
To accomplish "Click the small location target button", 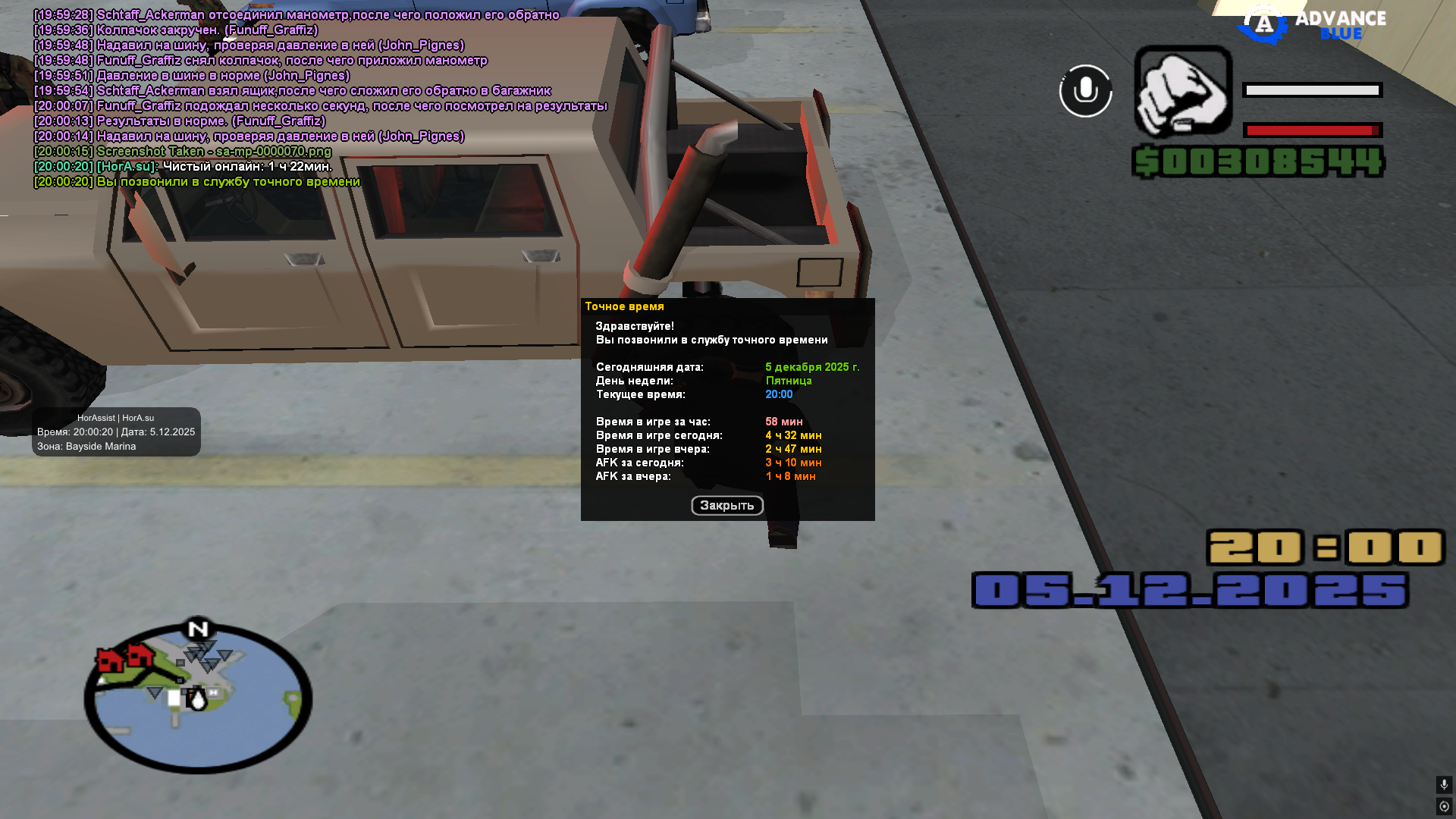I will pos(1444,806).
